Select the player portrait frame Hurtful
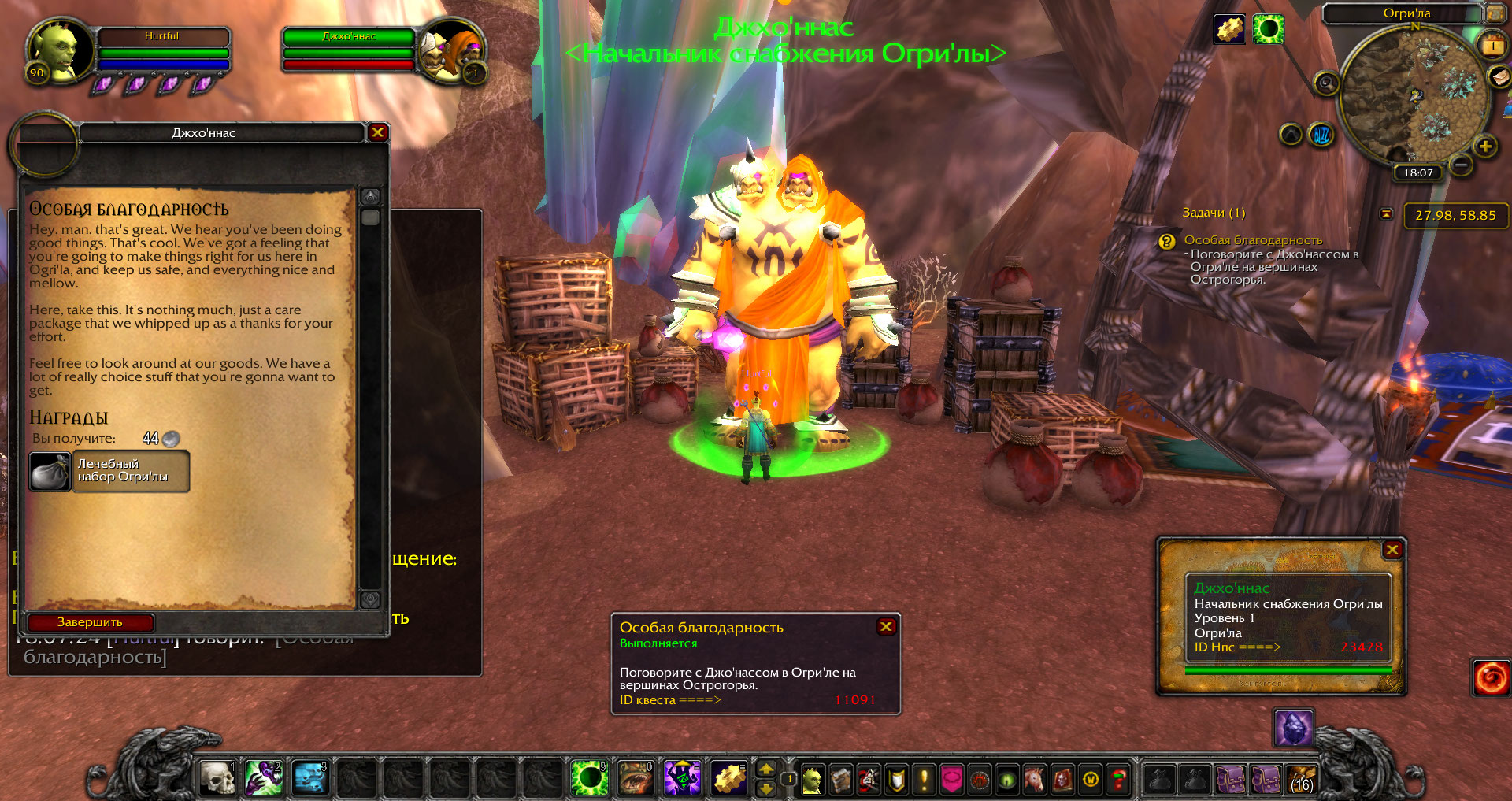This screenshot has width=1512, height=801. [53, 50]
